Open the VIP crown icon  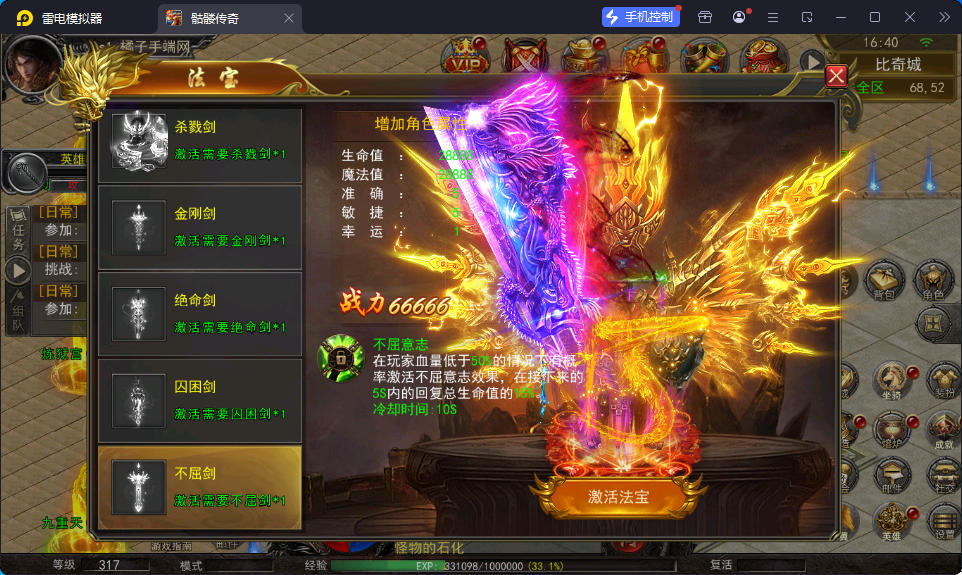click(x=463, y=60)
